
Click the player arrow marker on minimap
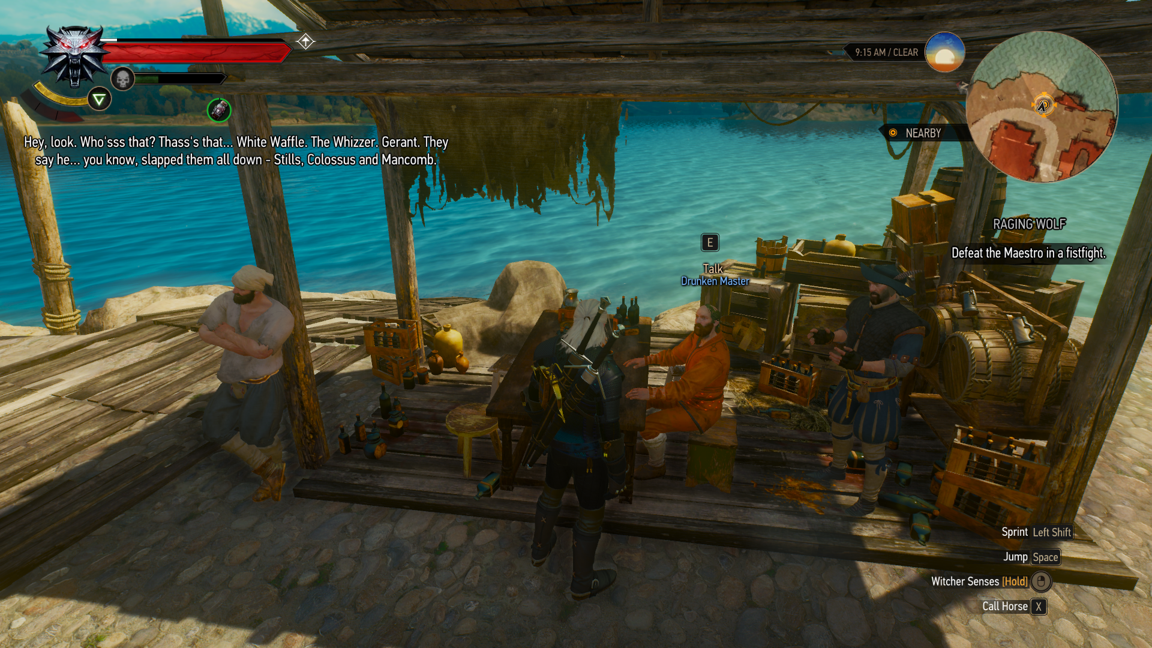pos(1042,104)
